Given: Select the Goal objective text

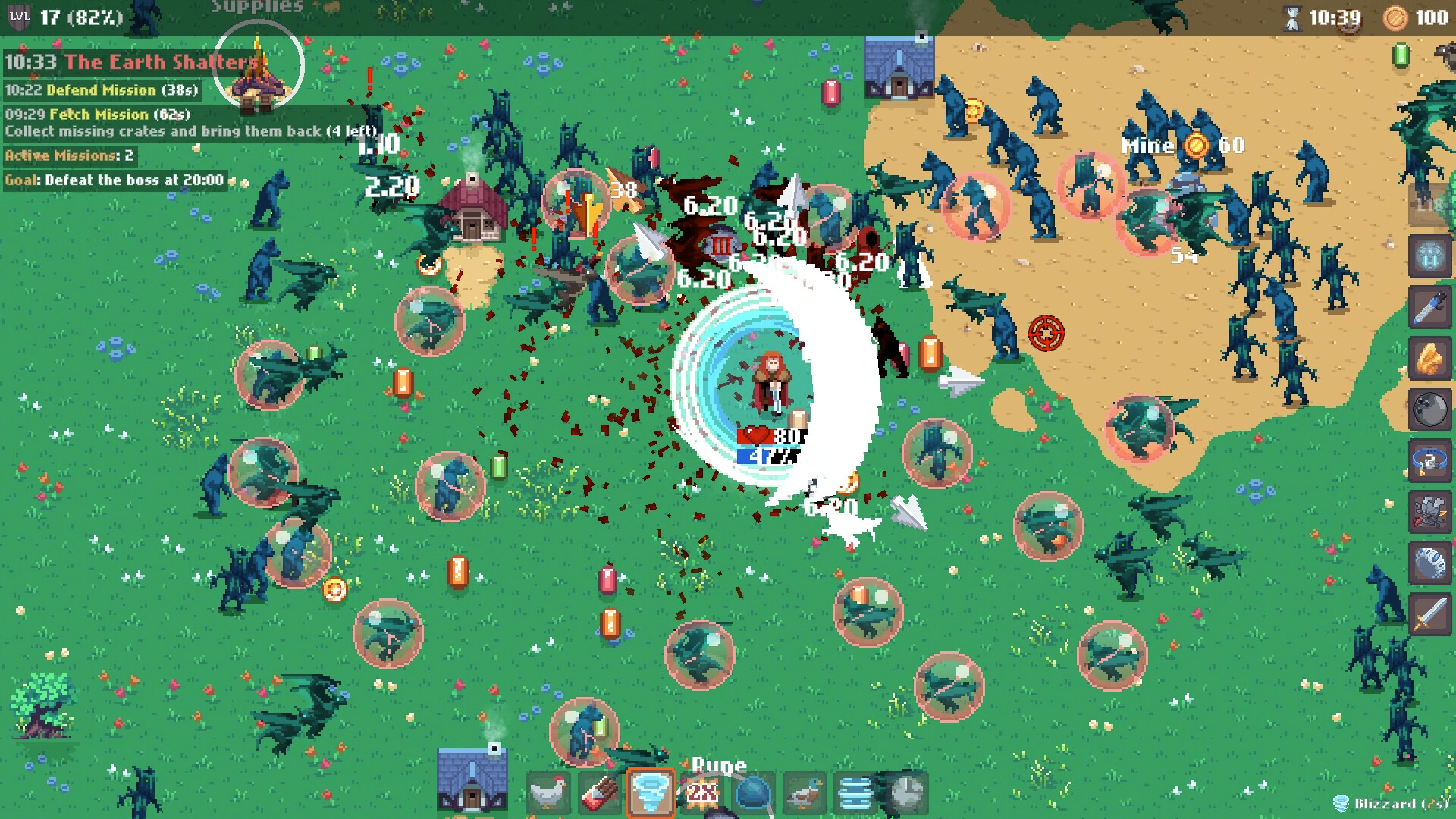Looking at the screenshot, I should (x=112, y=180).
